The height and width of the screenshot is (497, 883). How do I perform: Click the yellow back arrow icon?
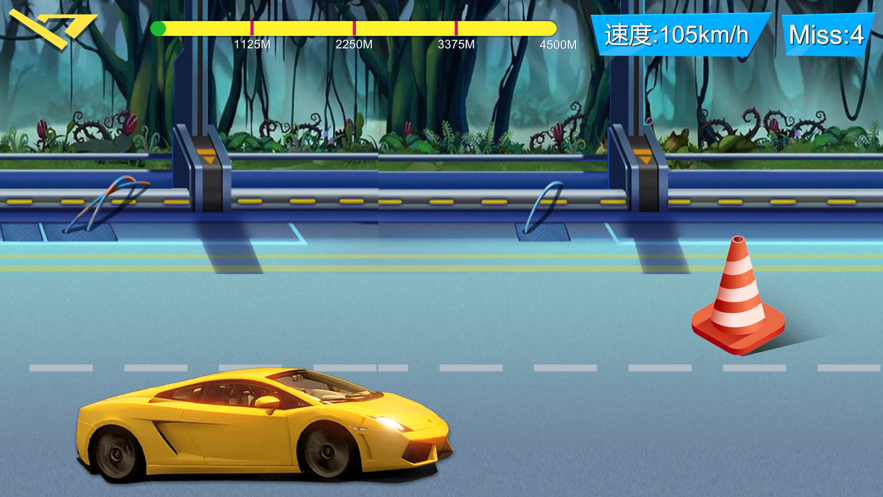tap(50, 28)
